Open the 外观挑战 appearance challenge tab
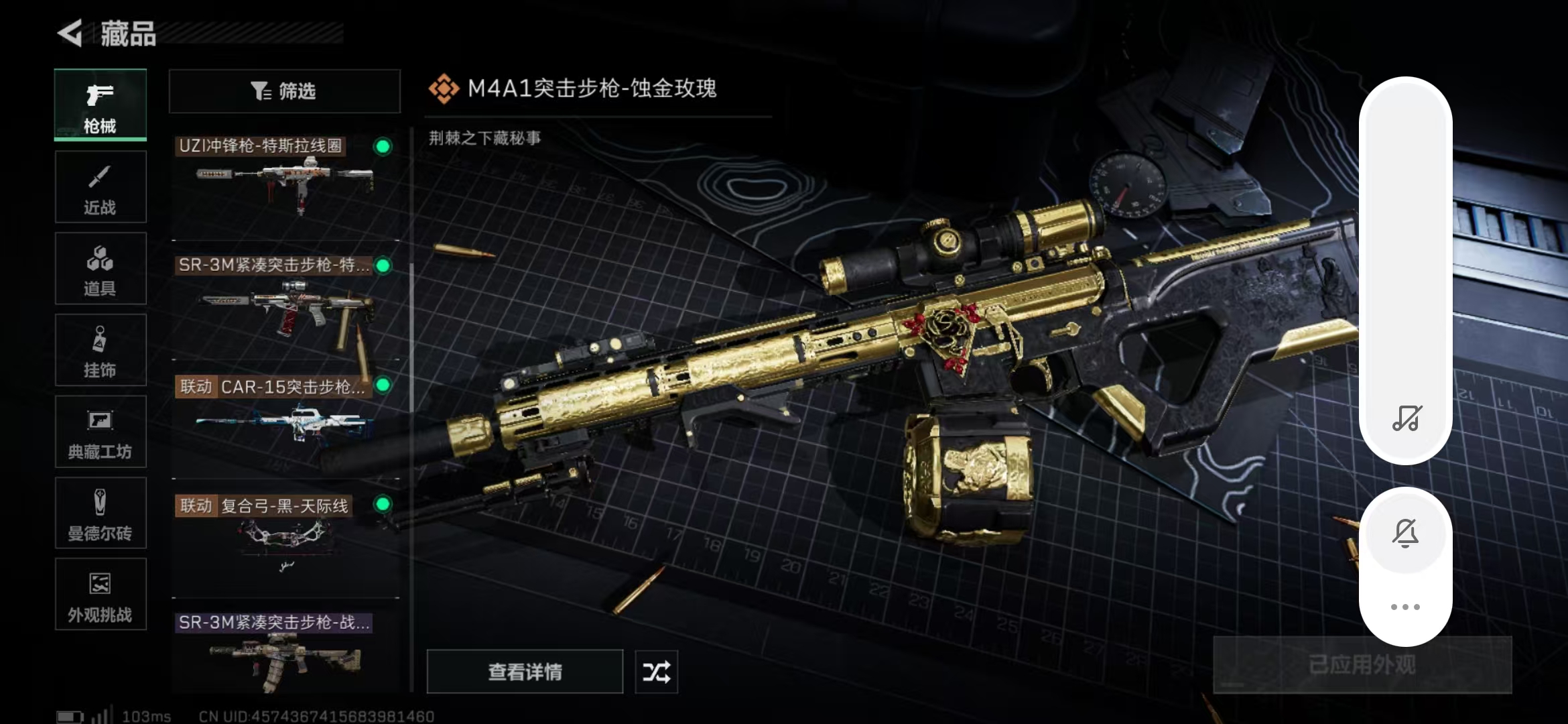 (101, 594)
